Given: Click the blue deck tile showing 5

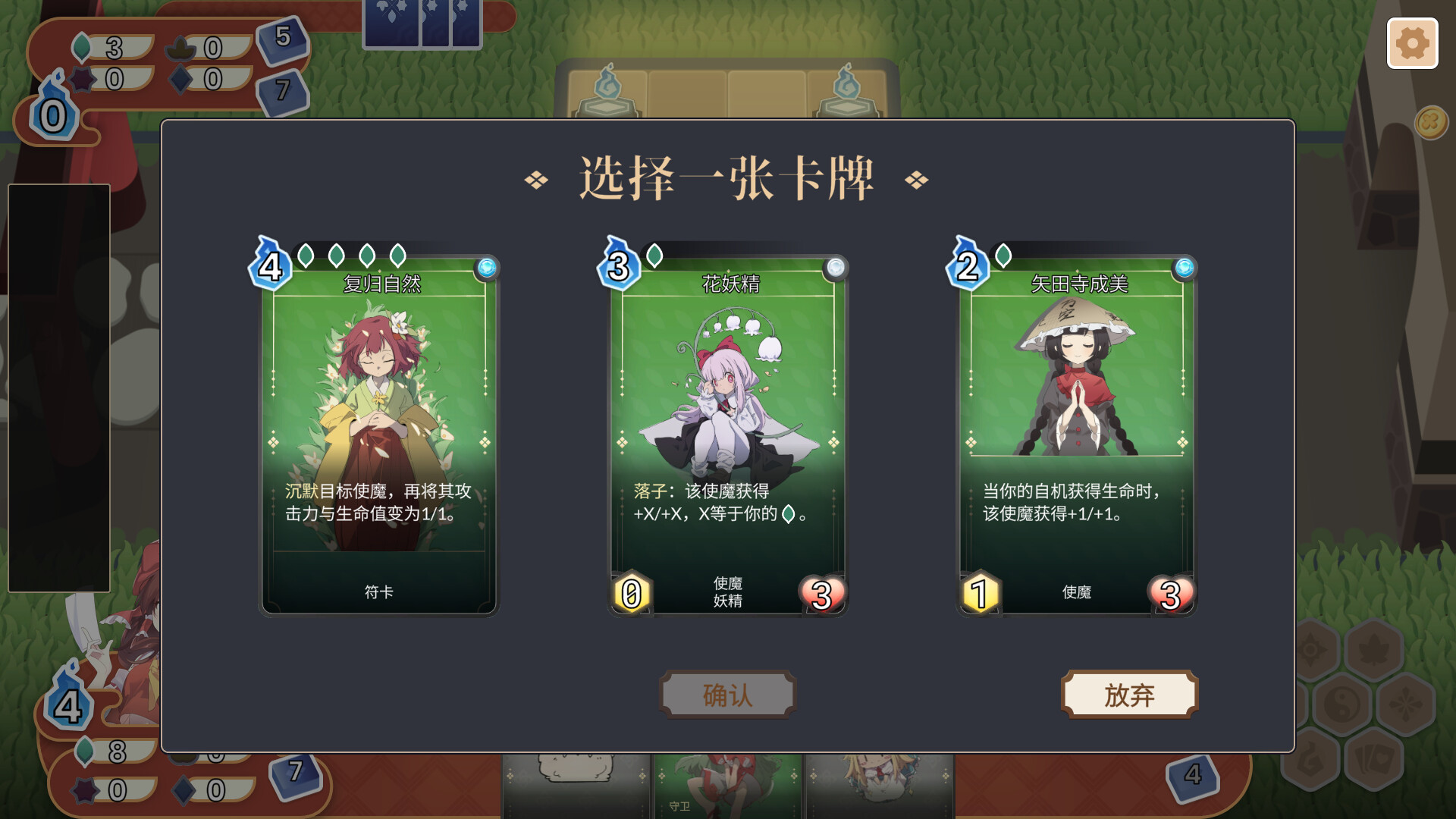Looking at the screenshot, I should click(284, 42).
